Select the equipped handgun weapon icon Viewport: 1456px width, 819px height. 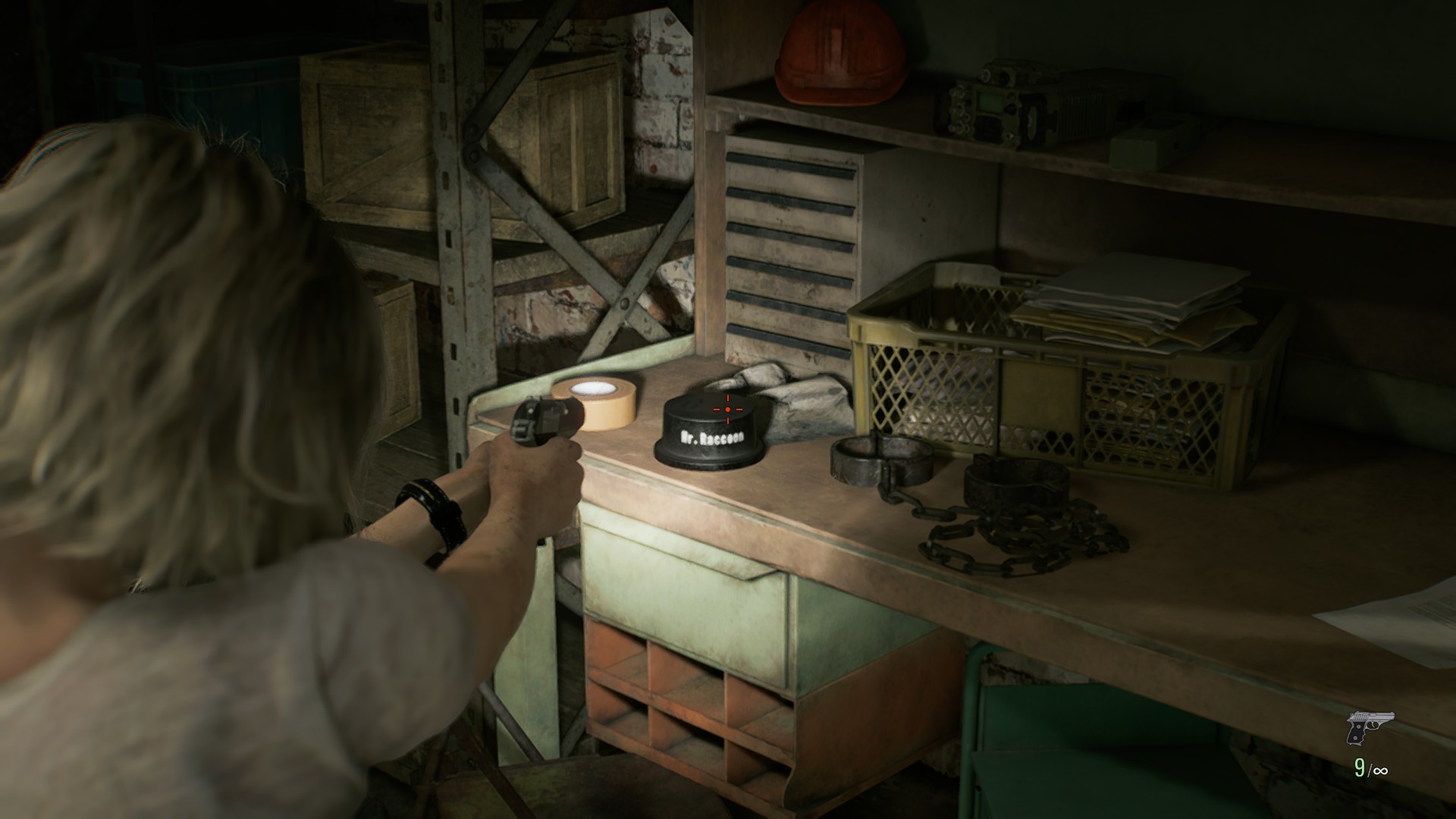(x=1370, y=727)
